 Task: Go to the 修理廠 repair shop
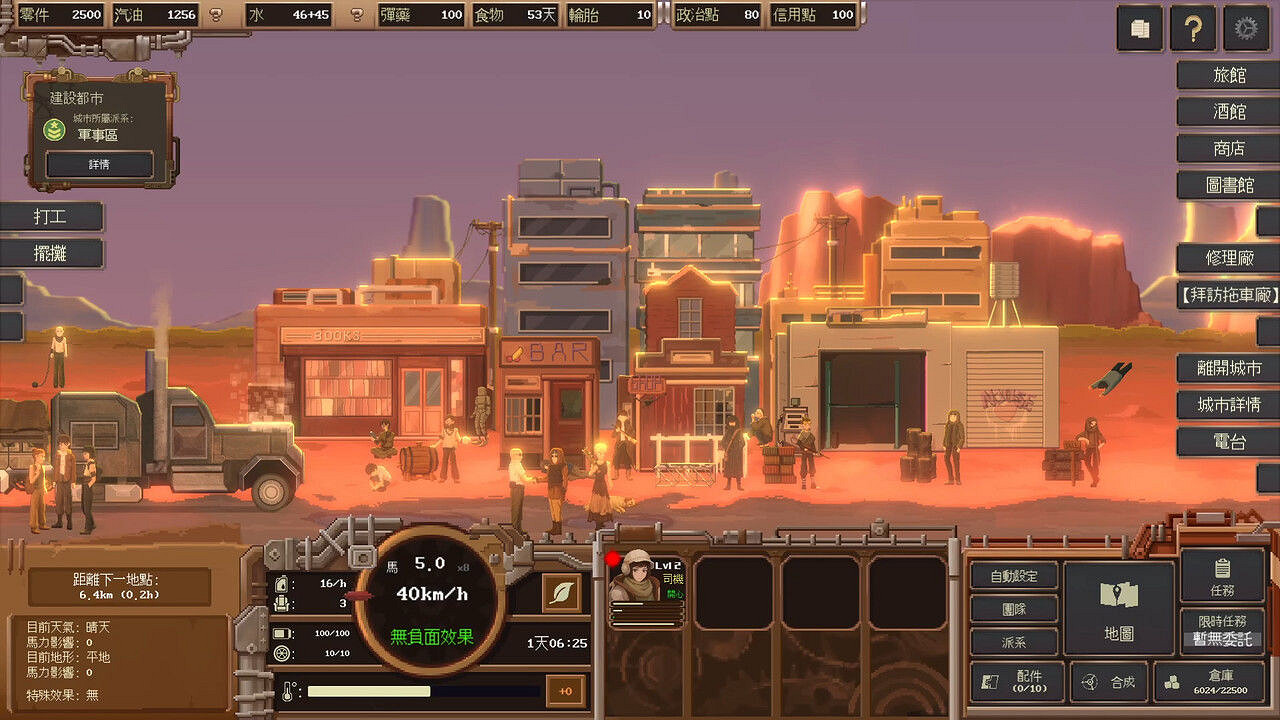[x=1228, y=258]
